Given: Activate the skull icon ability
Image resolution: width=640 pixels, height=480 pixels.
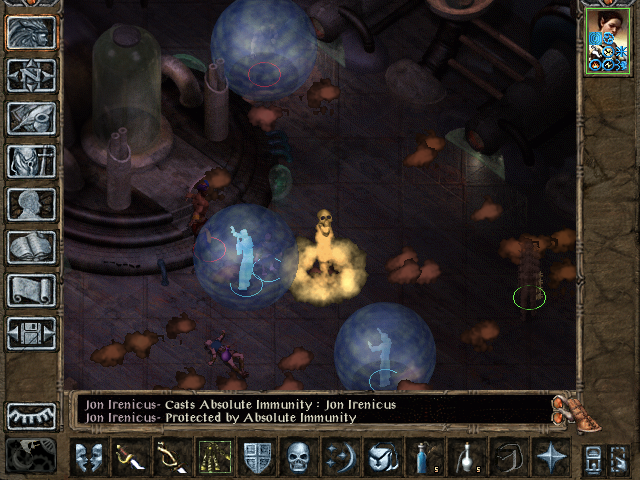Looking at the screenshot, I should pos(299,457).
